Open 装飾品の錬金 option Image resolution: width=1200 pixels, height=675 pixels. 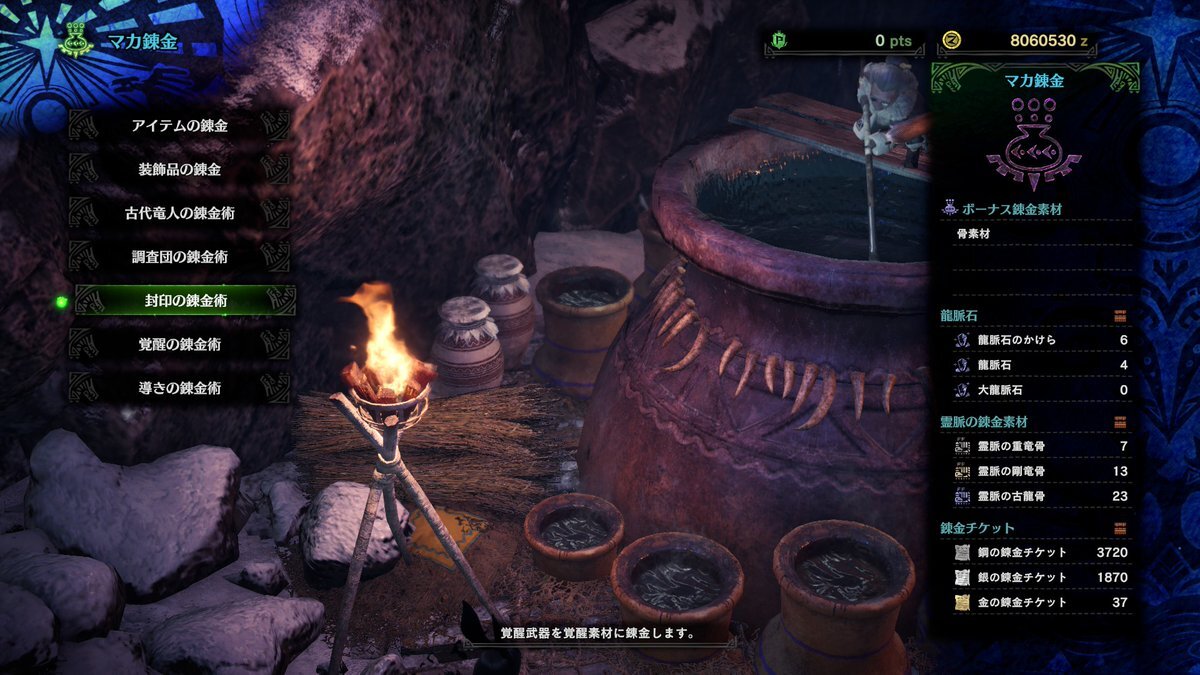point(180,170)
